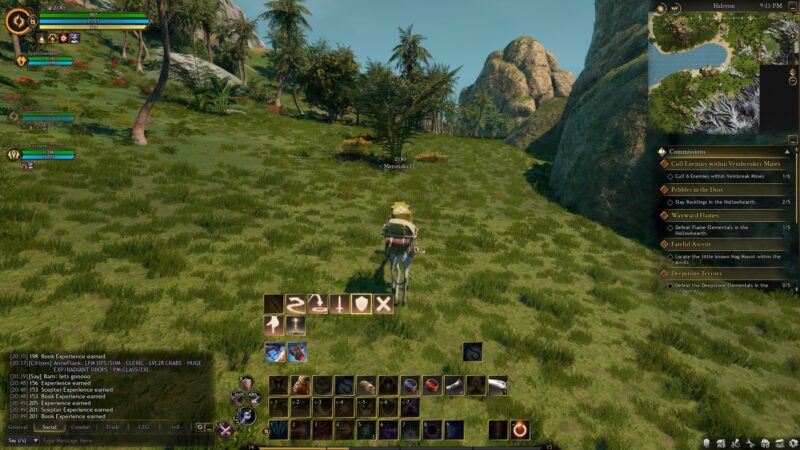Click the X dismiss icon in pet bar
Viewport: 800px width, 450px height.
[x=383, y=304]
